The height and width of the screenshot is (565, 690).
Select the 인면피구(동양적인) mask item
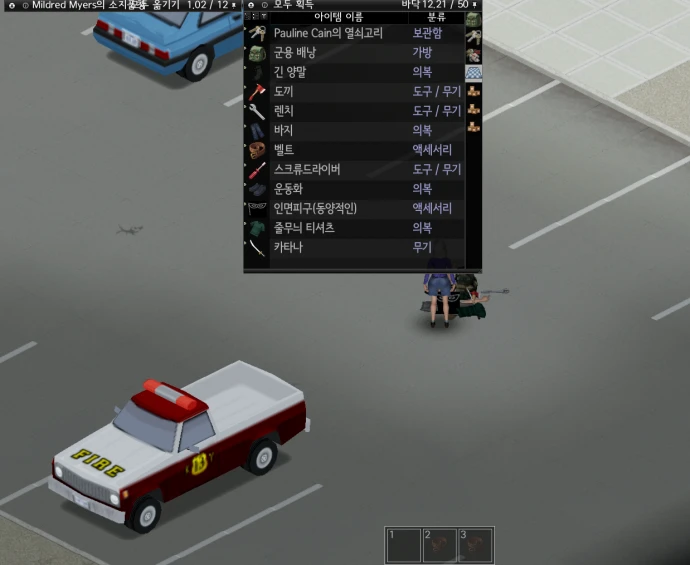tap(315, 209)
